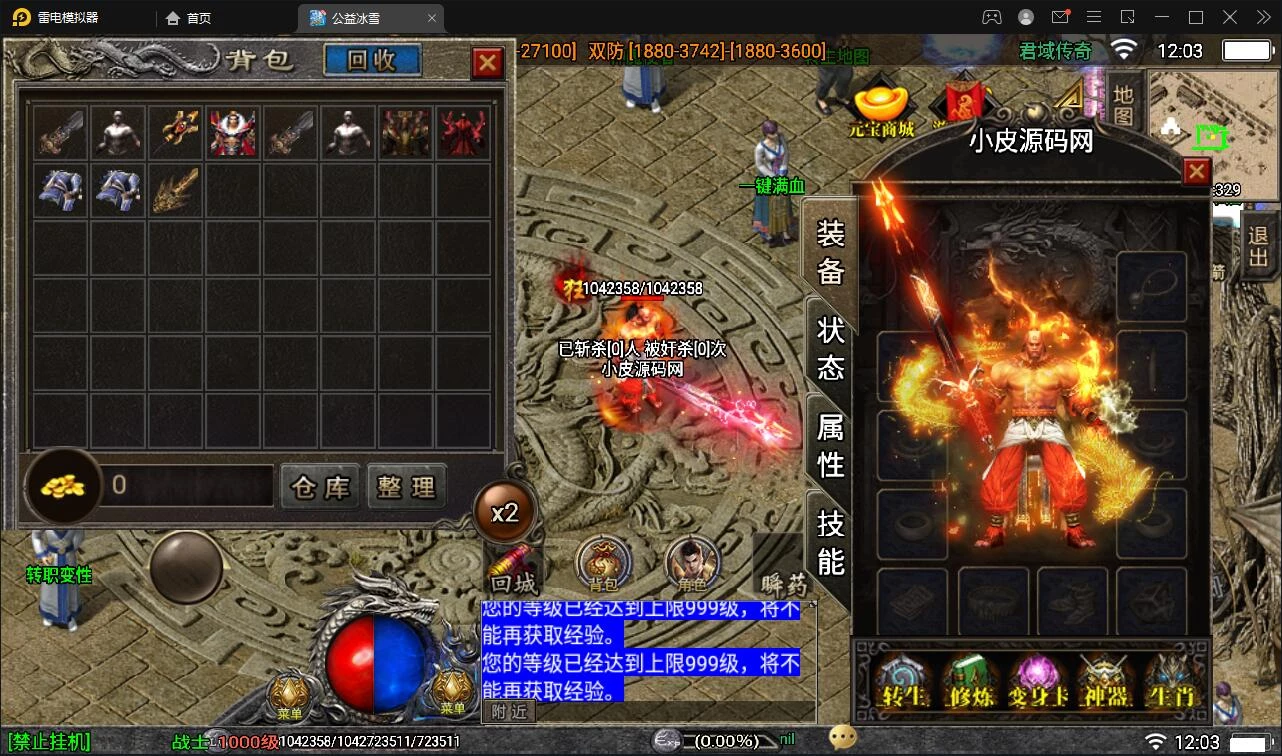Image resolution: width=1282 pixels, height=756 pixels.
Task: Switch to the 状态 status tab
Action: [x=830, y=348]
